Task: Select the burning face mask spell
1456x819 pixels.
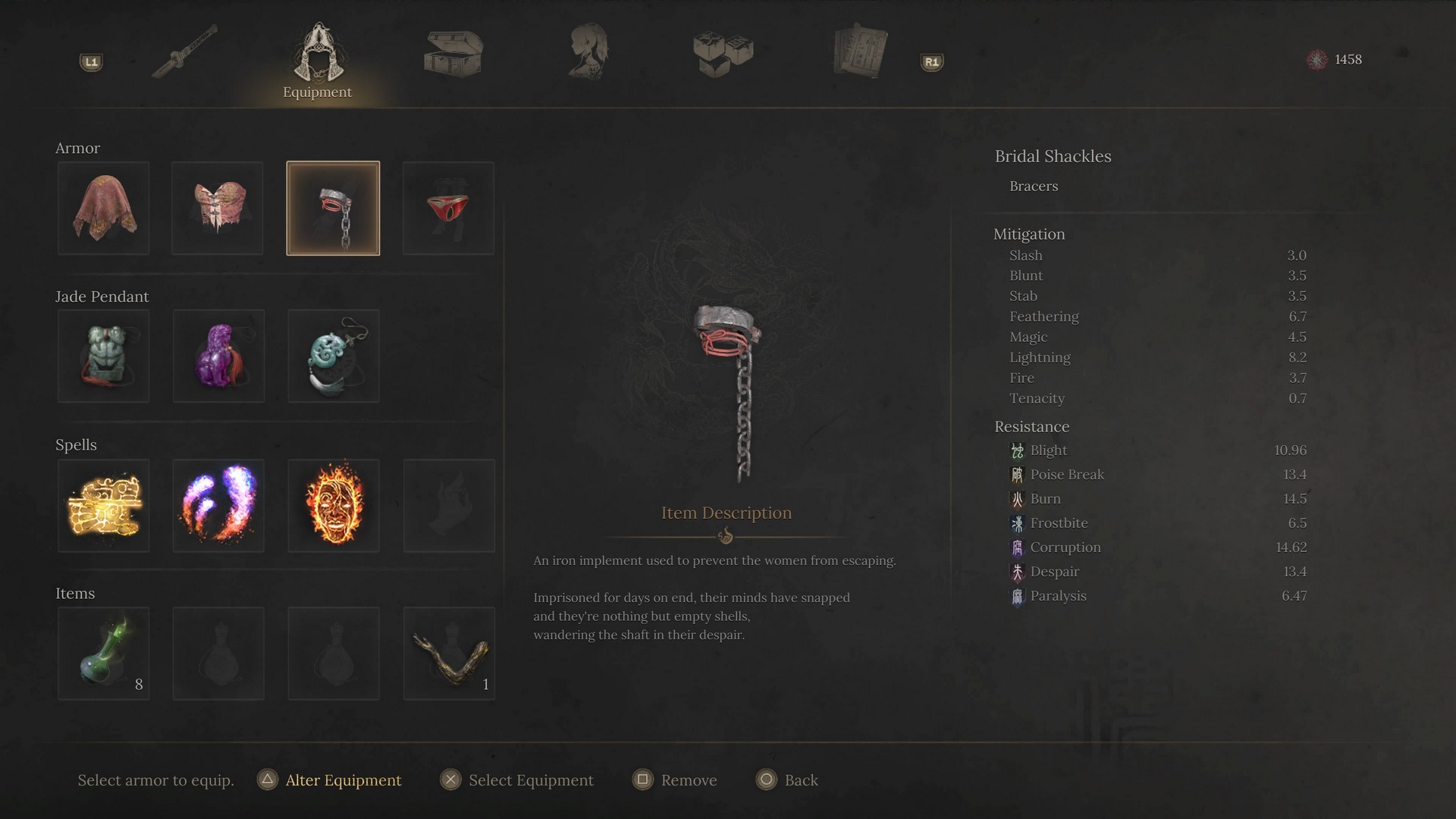Action: 334,506
